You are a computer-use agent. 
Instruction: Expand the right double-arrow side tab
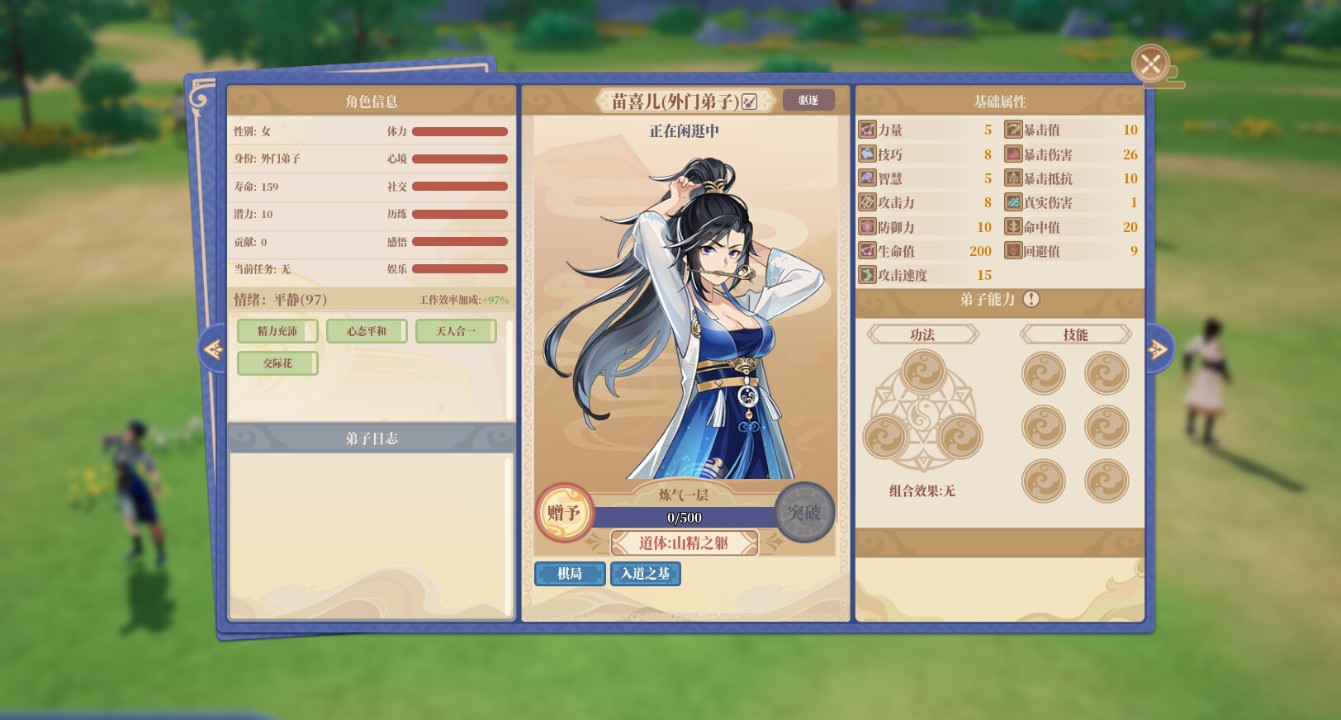[x=1157, y=348]
